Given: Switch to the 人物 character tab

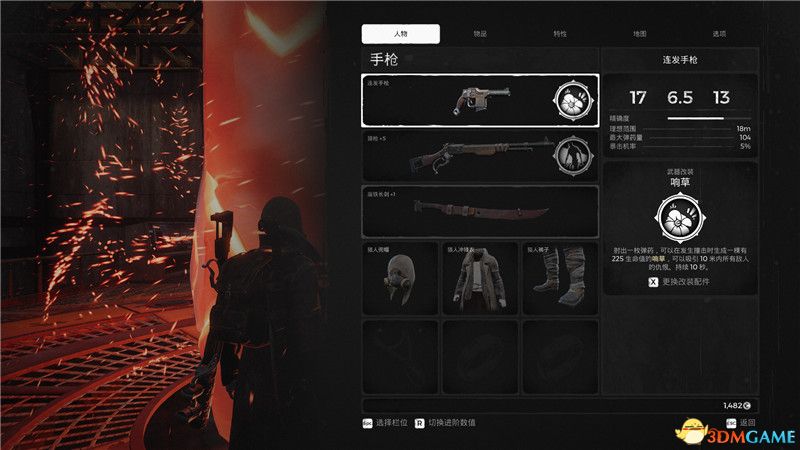Looking at the screenshot, I should (400, 33).
